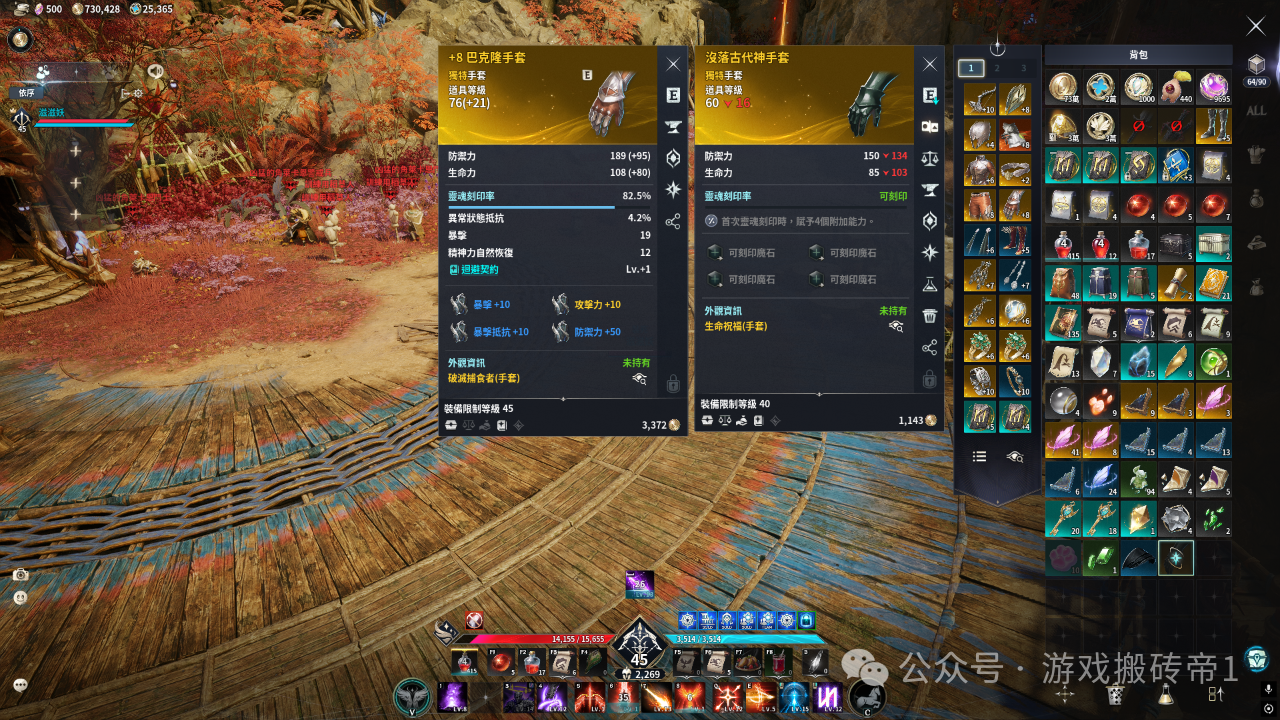Open the anvil enhance option for 巴克隆手套

(x=673, y=127)
